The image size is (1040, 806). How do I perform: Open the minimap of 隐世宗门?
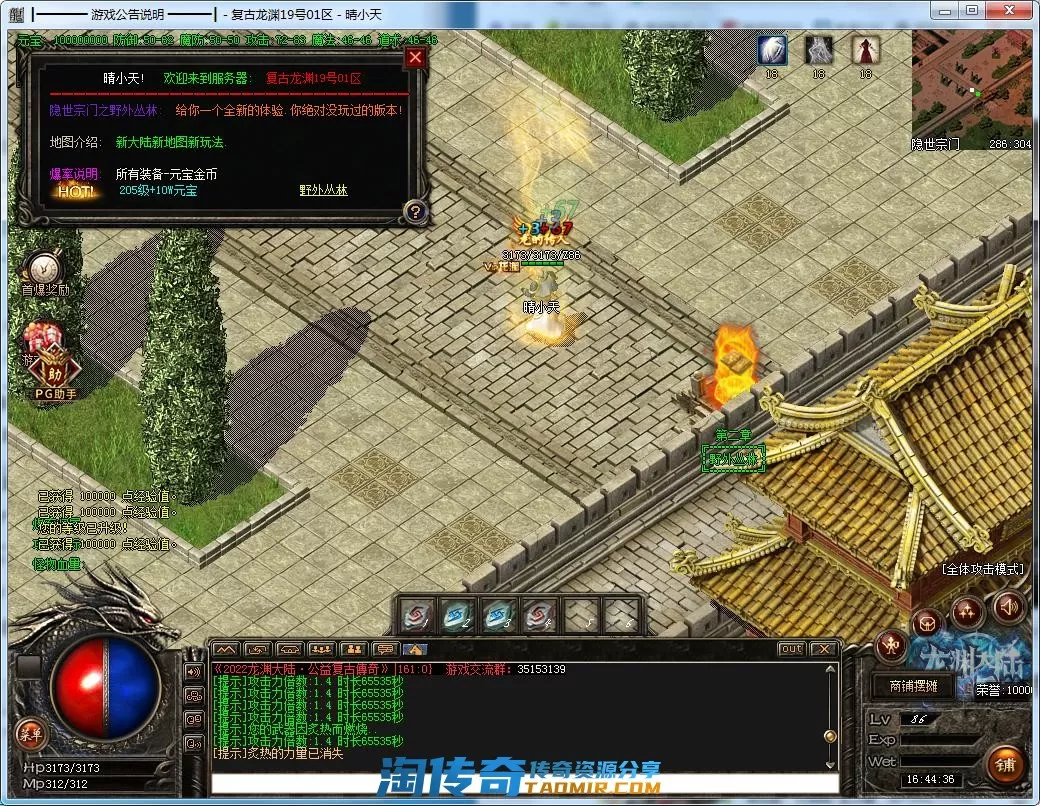click(971, 88)
